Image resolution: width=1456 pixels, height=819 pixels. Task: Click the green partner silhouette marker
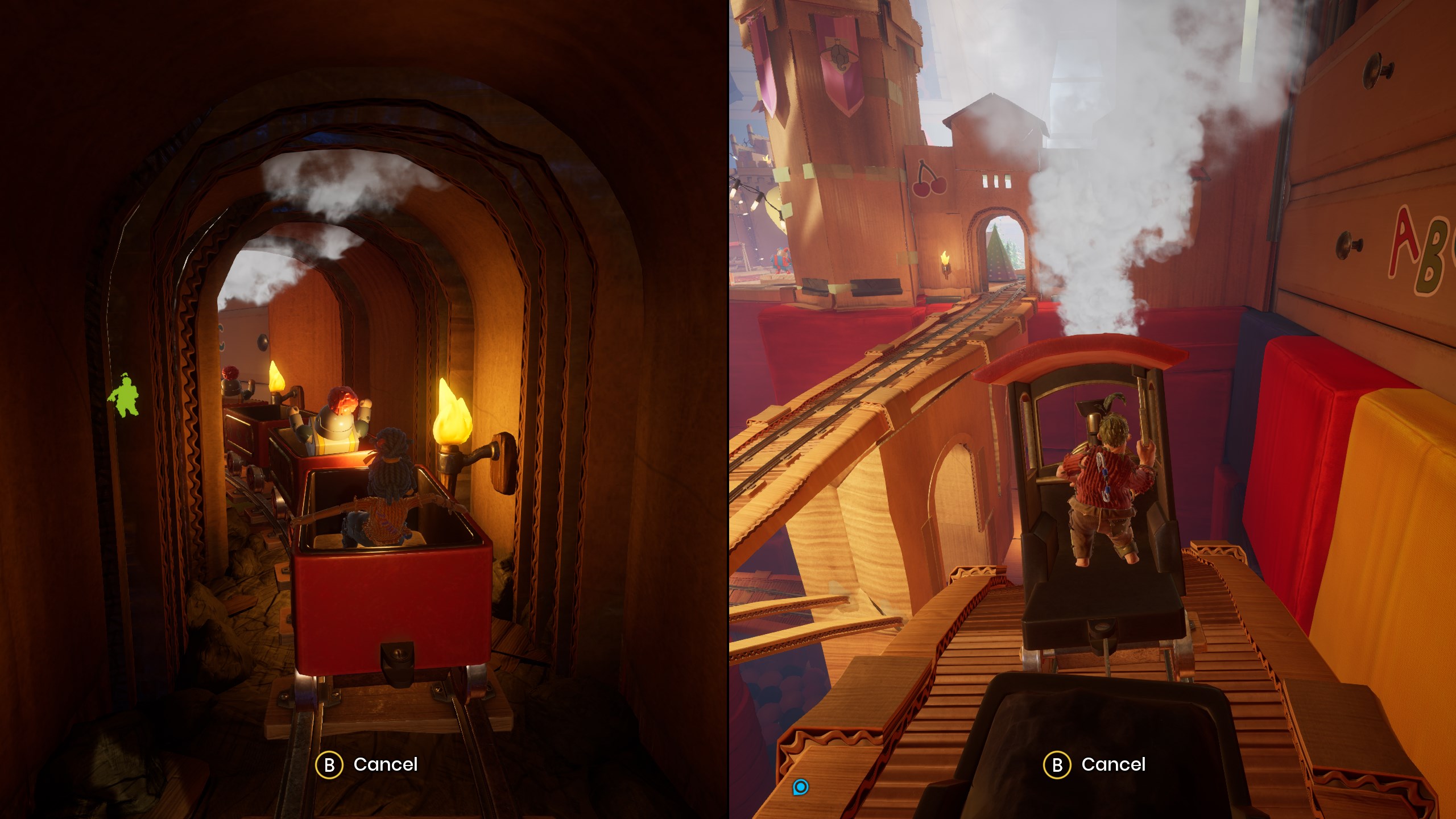click(x=124, y=395)
